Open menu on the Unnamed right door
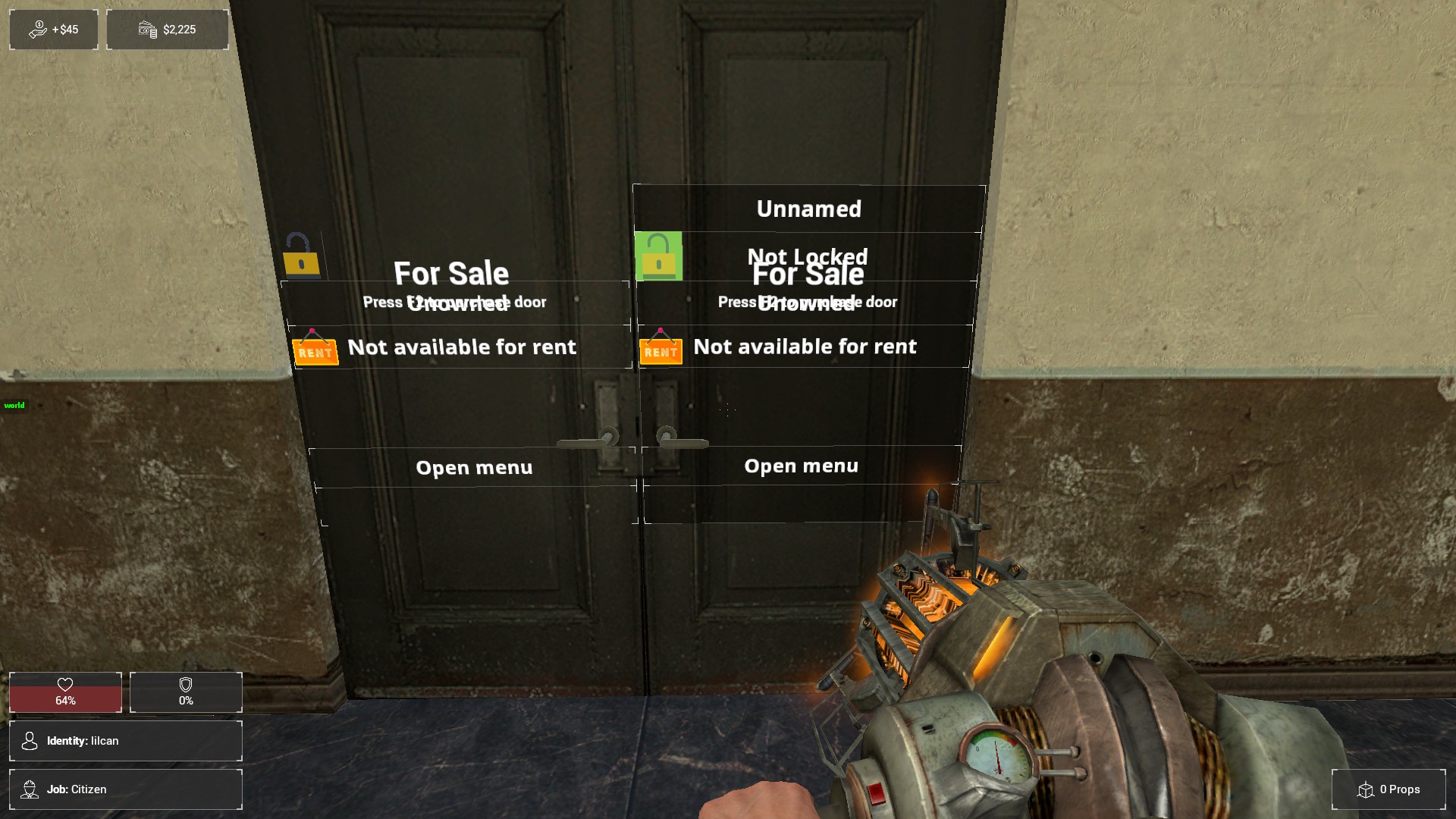 coord(801,466)
